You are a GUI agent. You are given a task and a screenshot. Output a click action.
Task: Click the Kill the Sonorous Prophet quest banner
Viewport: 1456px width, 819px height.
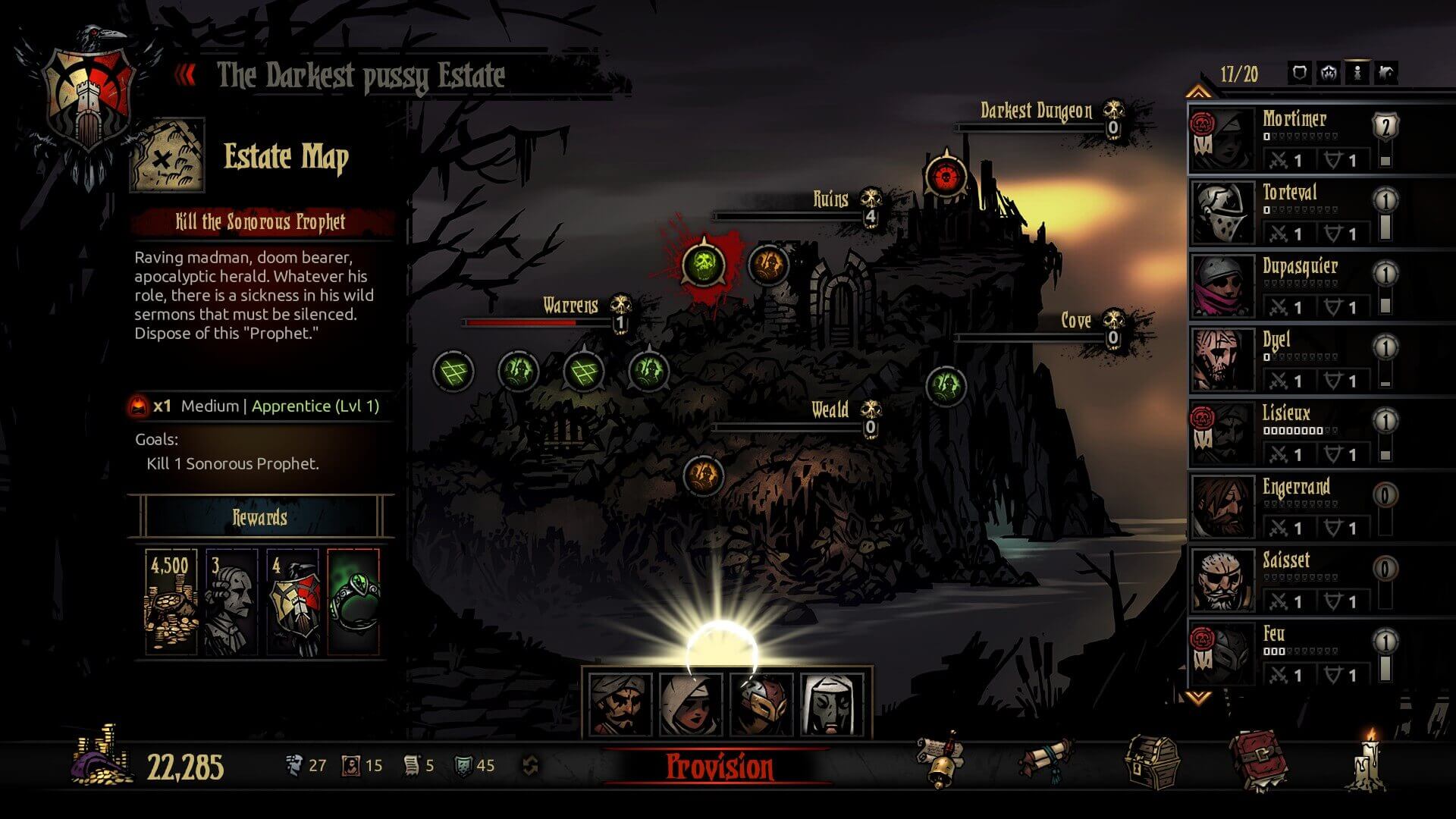[x=262, y=222]
